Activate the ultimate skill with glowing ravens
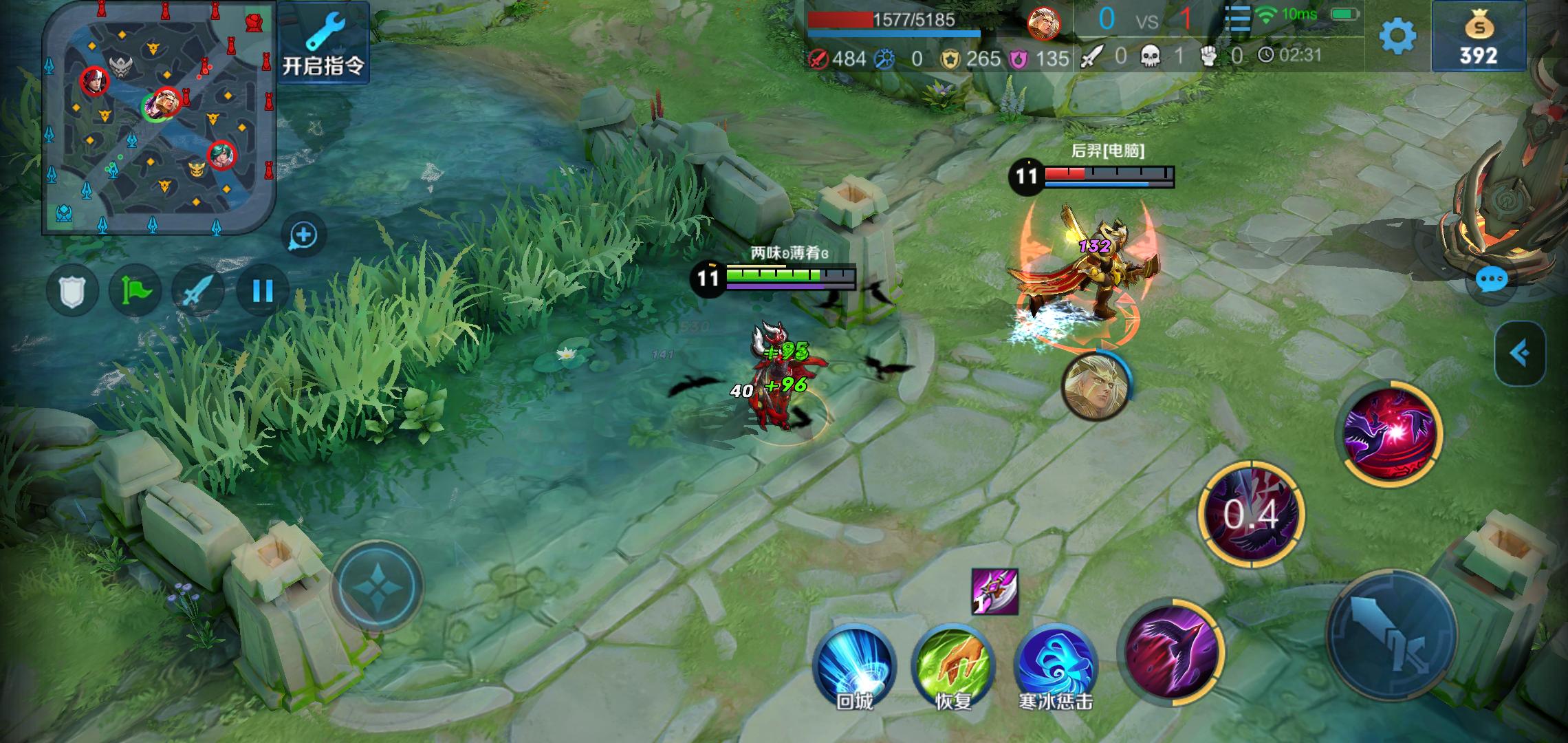This screenshot has width=1568, height=743. tap(1392, 433)
